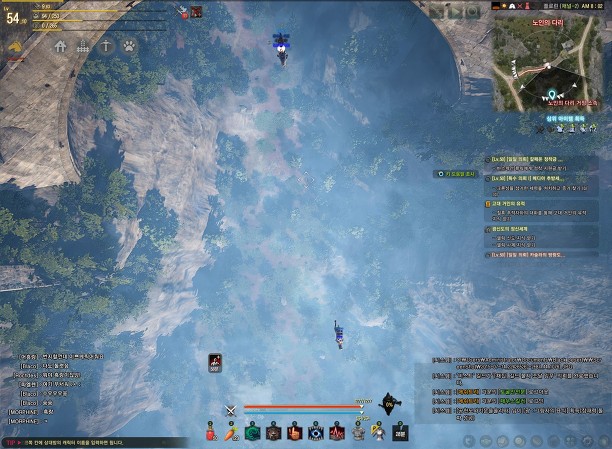Click the black spirit rage icon
This screenshot has height=449, width=612.
(x=391, y=403)
